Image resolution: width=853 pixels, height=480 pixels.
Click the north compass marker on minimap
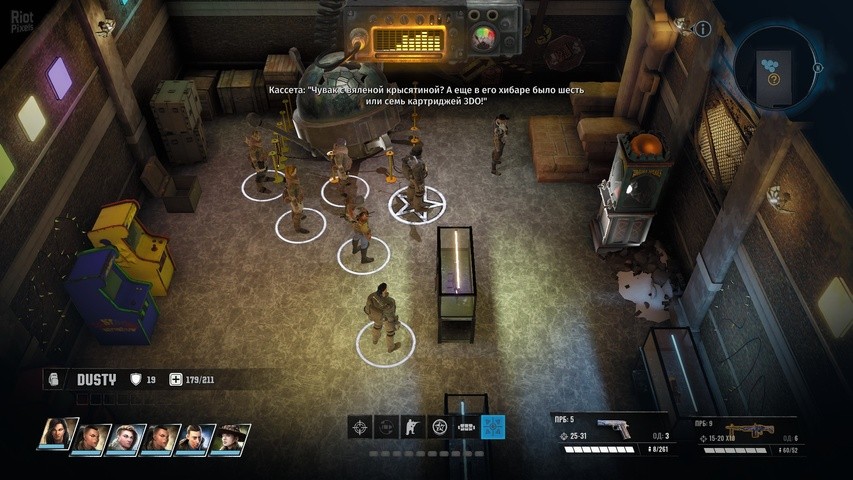coord(818,68)
